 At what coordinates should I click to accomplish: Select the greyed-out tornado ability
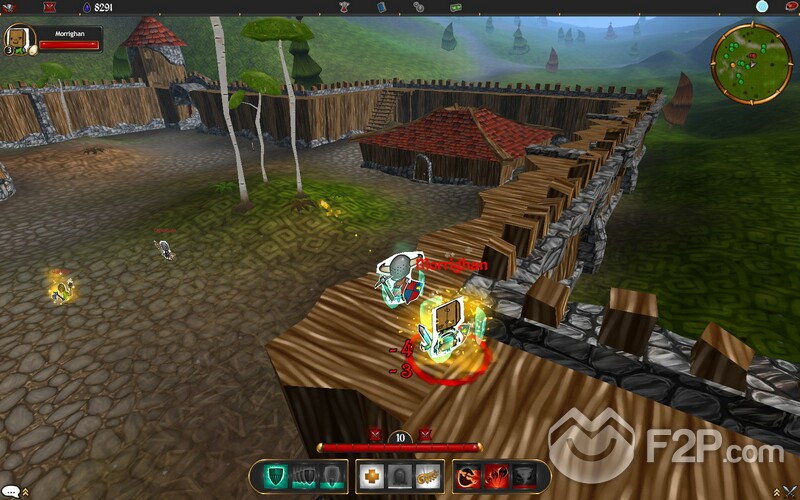[527, 477]
